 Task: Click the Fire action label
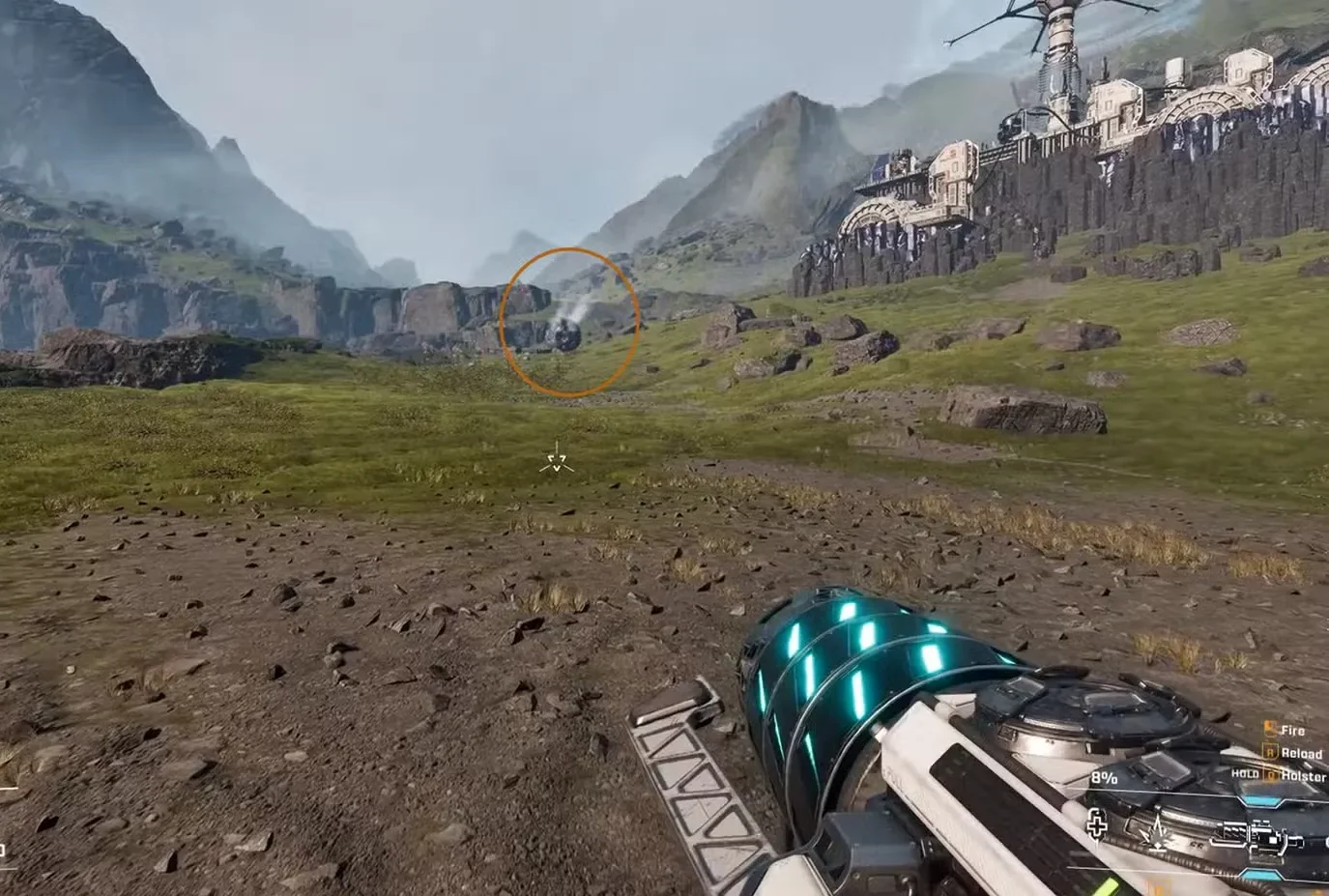(x=1293, y=731)
